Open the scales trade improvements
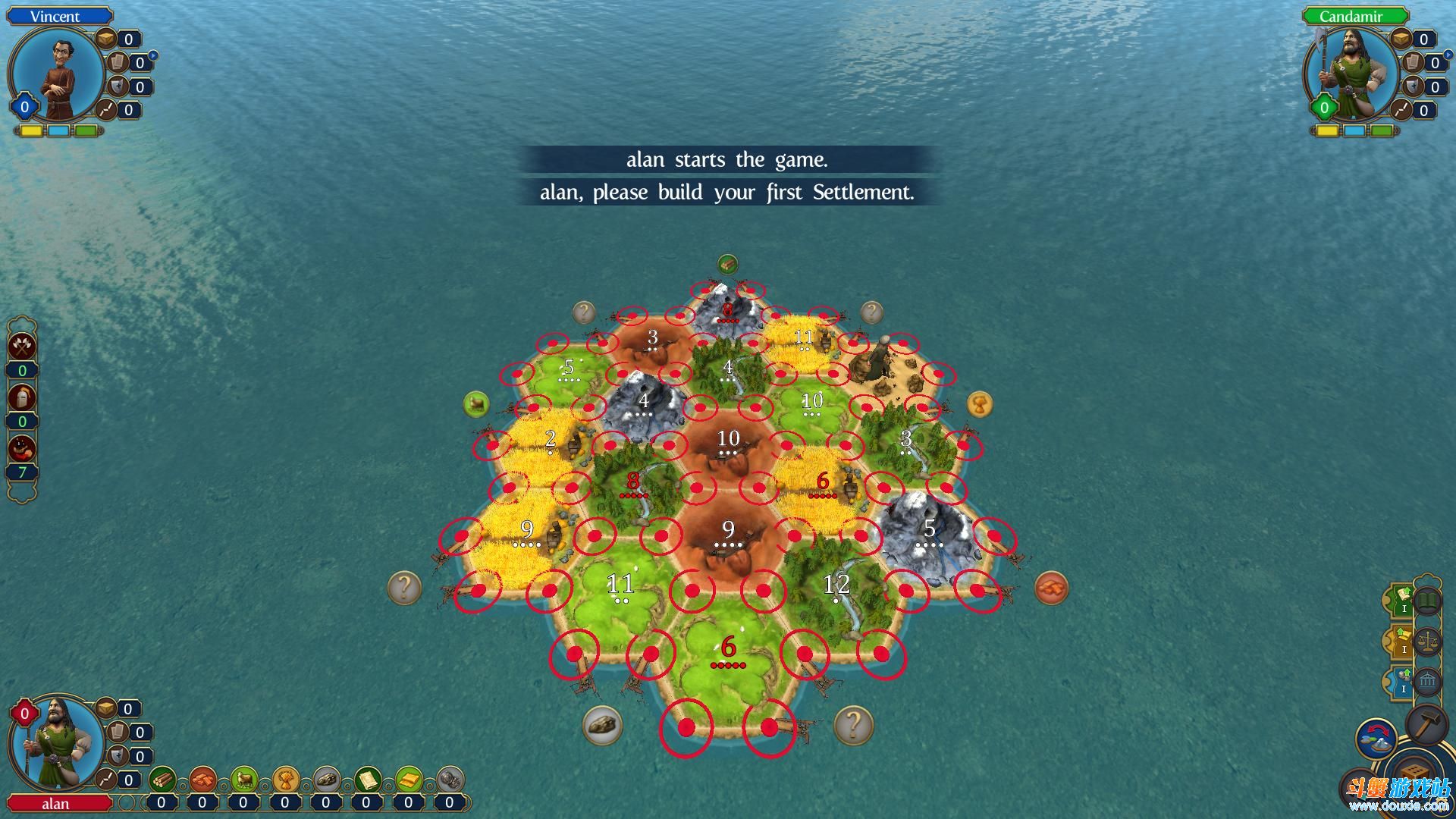The image size is (1456, 819). (x=1427, y=642)
